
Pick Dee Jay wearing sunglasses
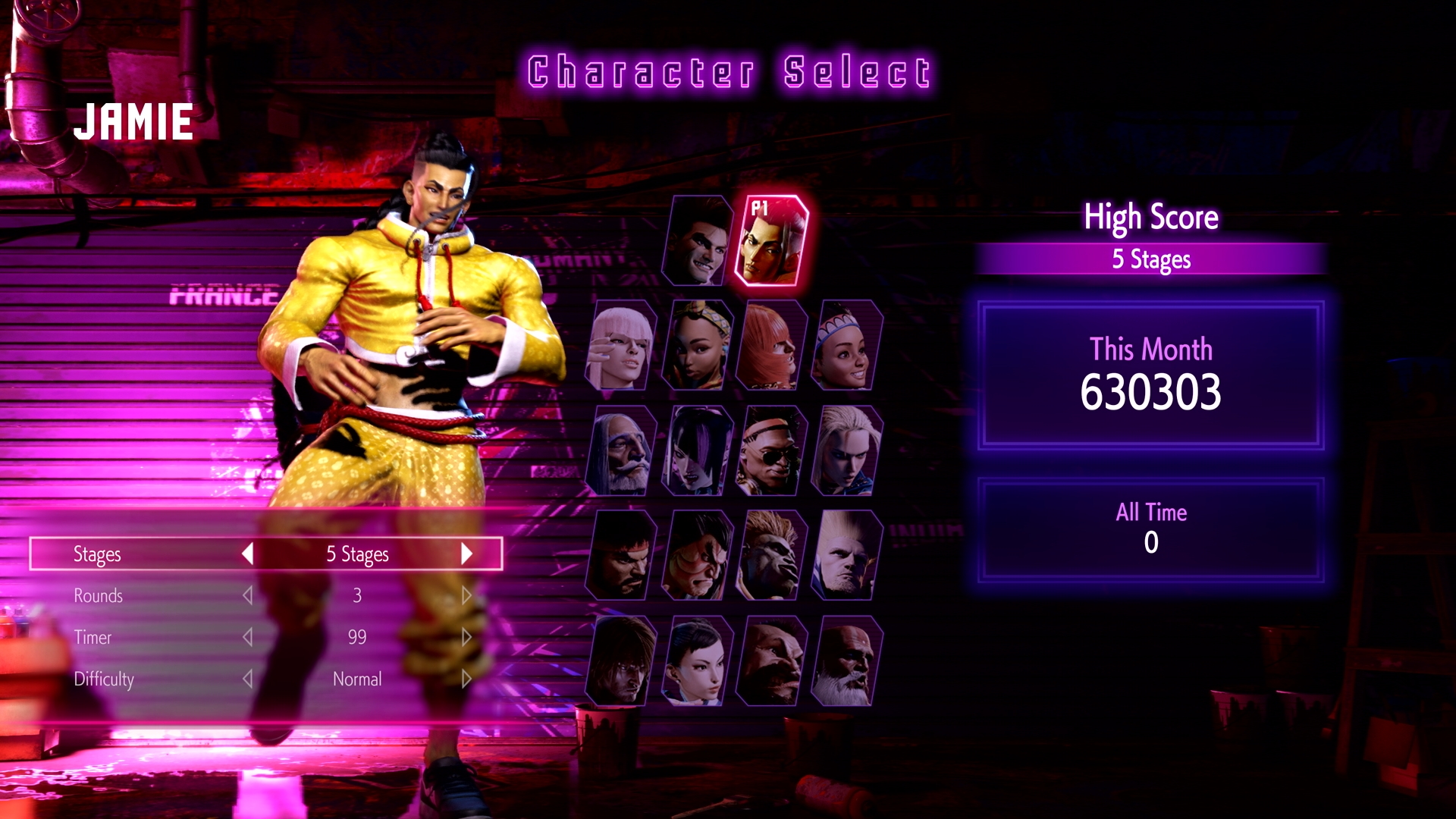click(x=772, y=450)
